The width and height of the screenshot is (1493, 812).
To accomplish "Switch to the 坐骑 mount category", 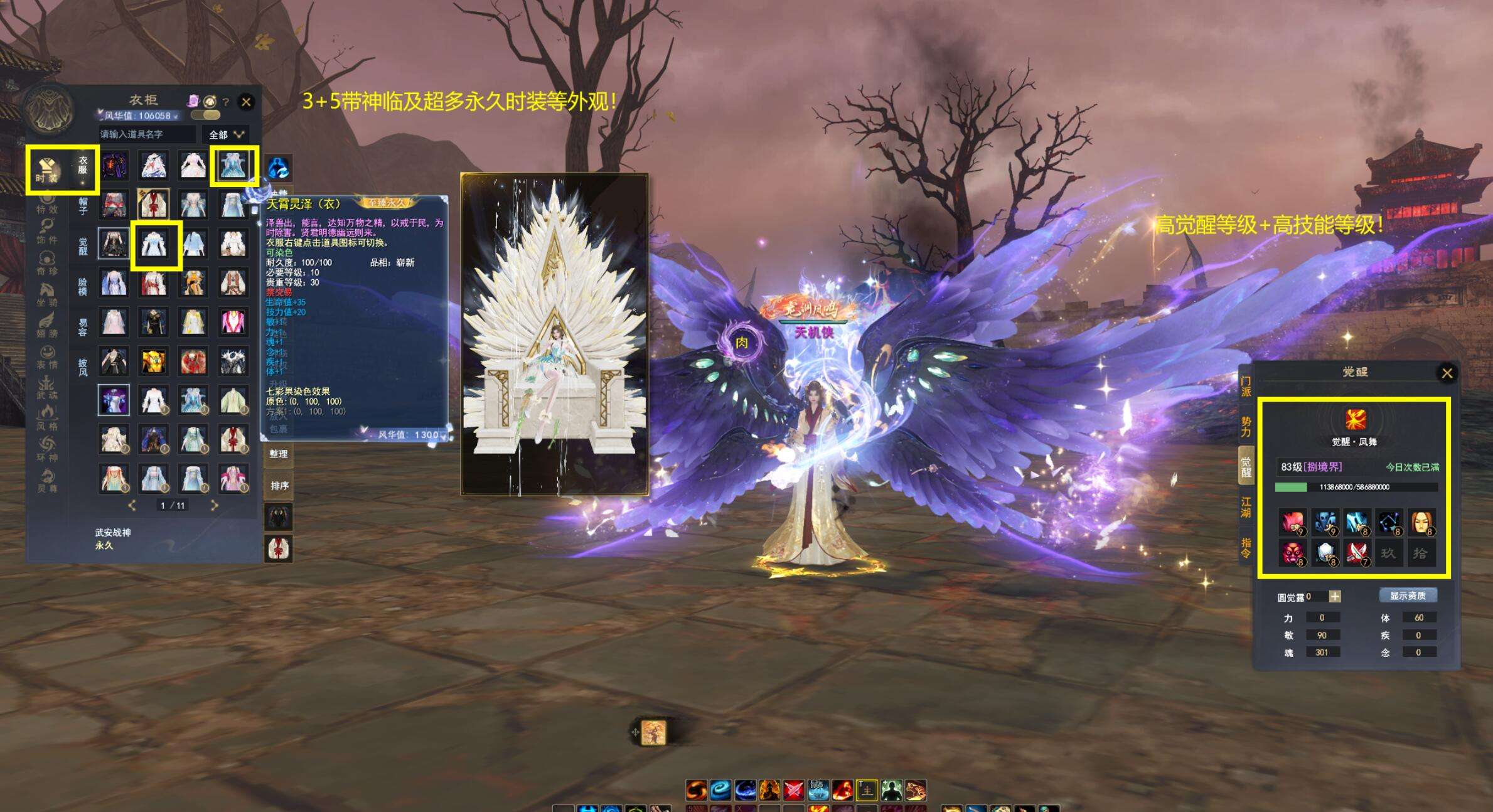I will 47,295.
